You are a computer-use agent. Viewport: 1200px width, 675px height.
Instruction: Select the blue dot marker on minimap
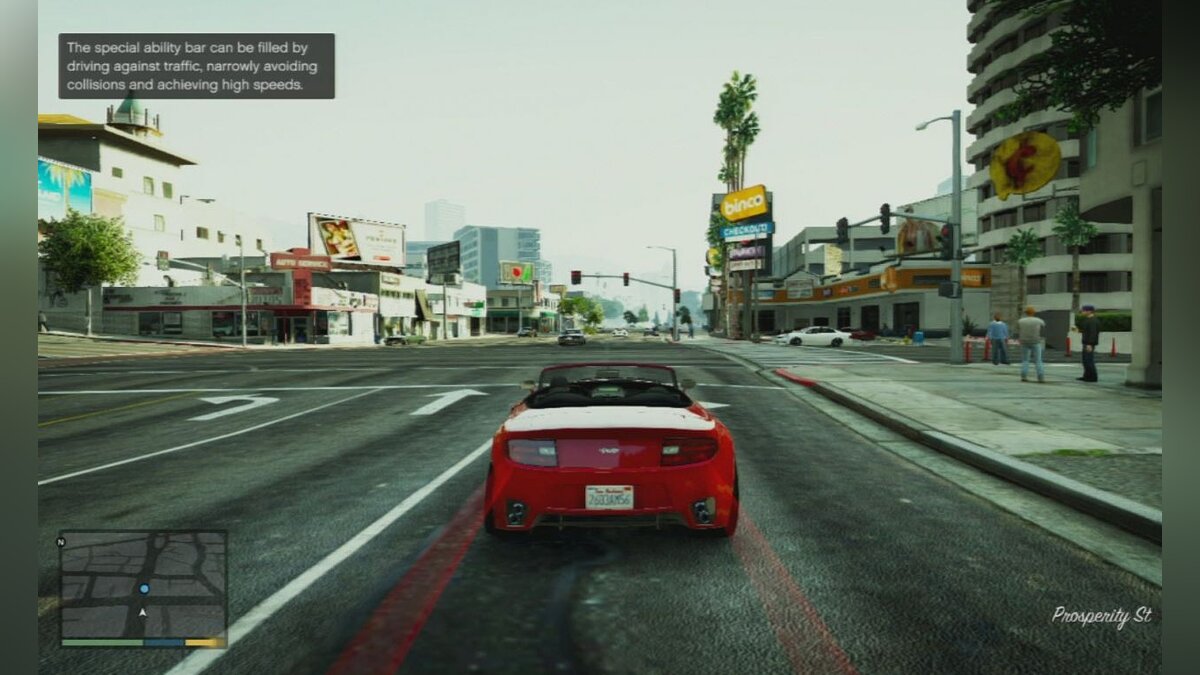coord(145,589)
